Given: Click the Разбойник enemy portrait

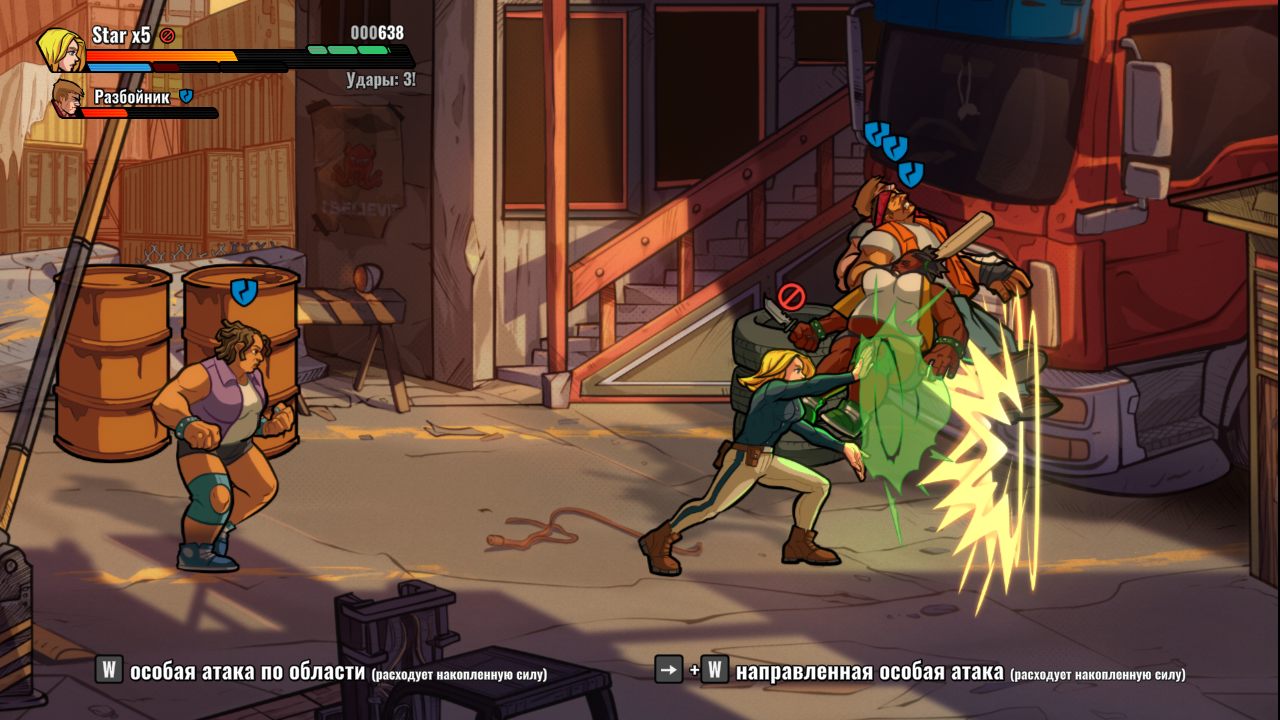Looking at the screenshot, I should [67, 99].
